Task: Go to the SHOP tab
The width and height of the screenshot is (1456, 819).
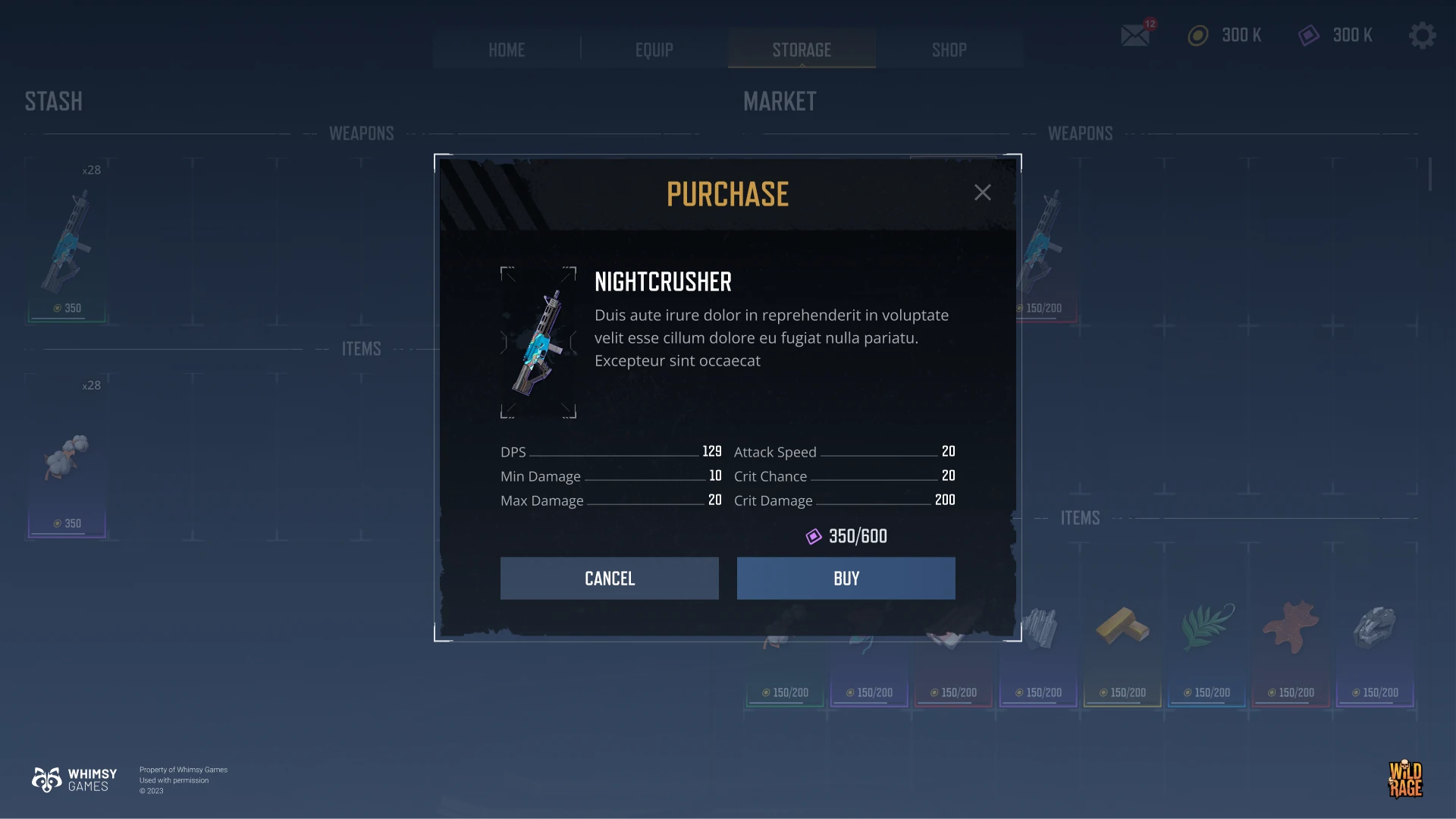Action: tap(949, 50)
